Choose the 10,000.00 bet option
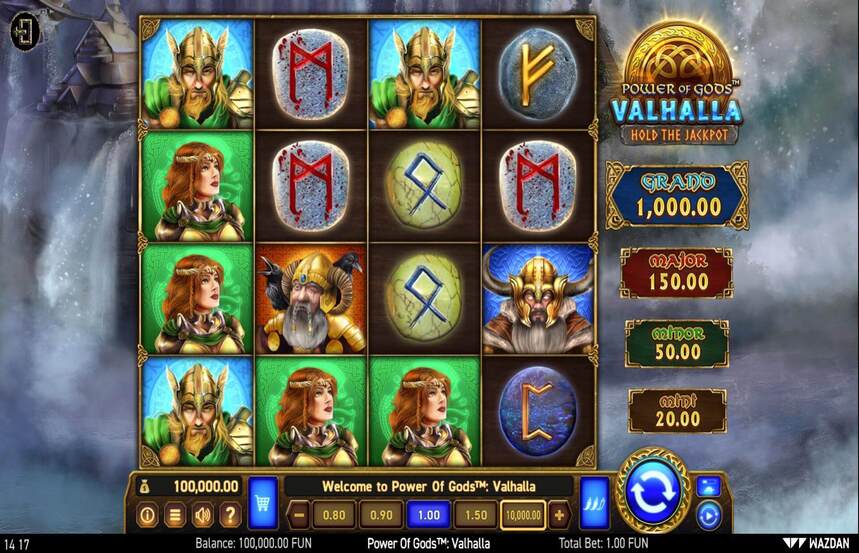The image size is (859, 553). [524, 516]
